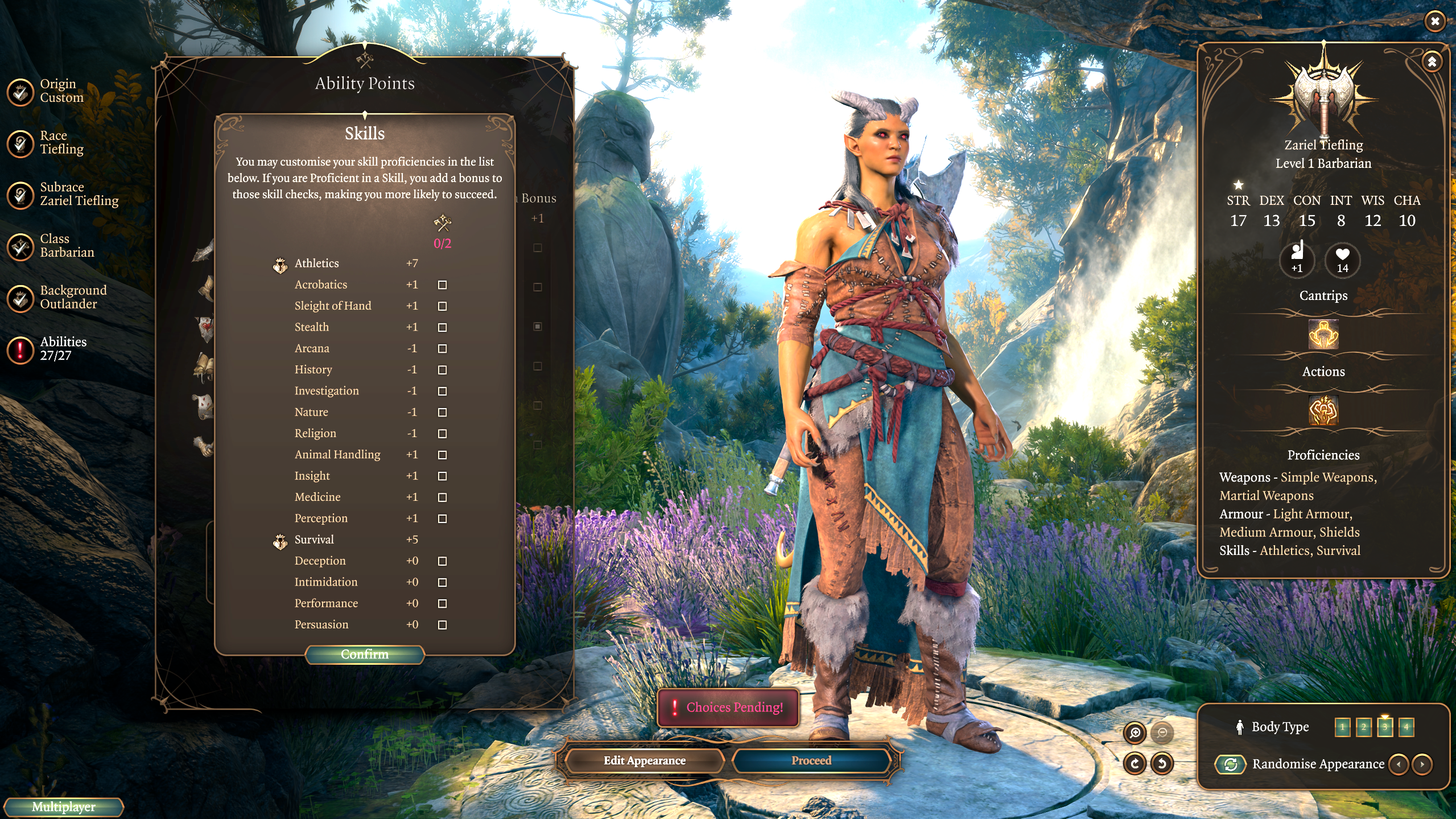Open the Multiplayer panel

(63, 807)
